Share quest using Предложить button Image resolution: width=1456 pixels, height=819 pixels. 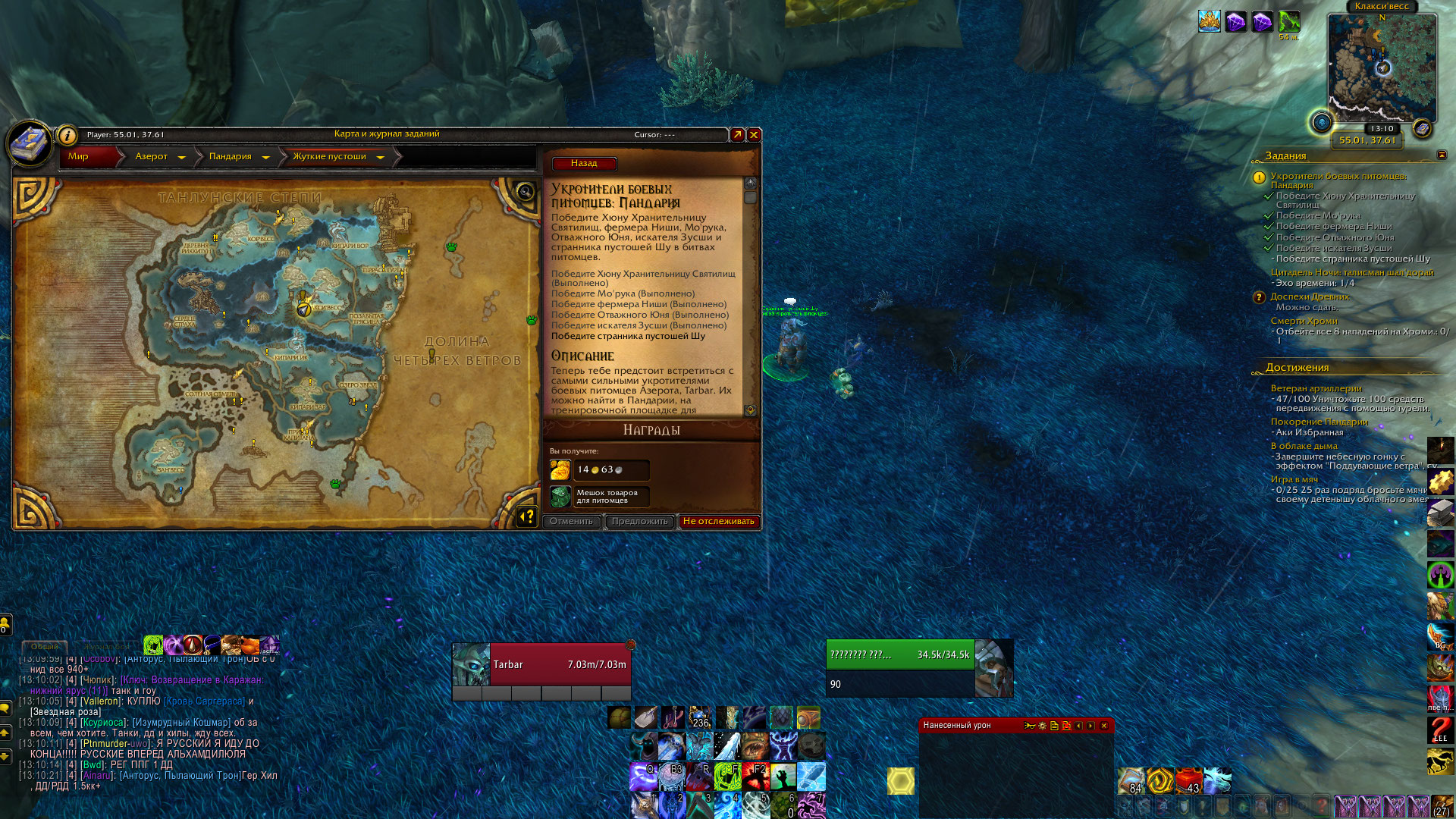point(639,522)
